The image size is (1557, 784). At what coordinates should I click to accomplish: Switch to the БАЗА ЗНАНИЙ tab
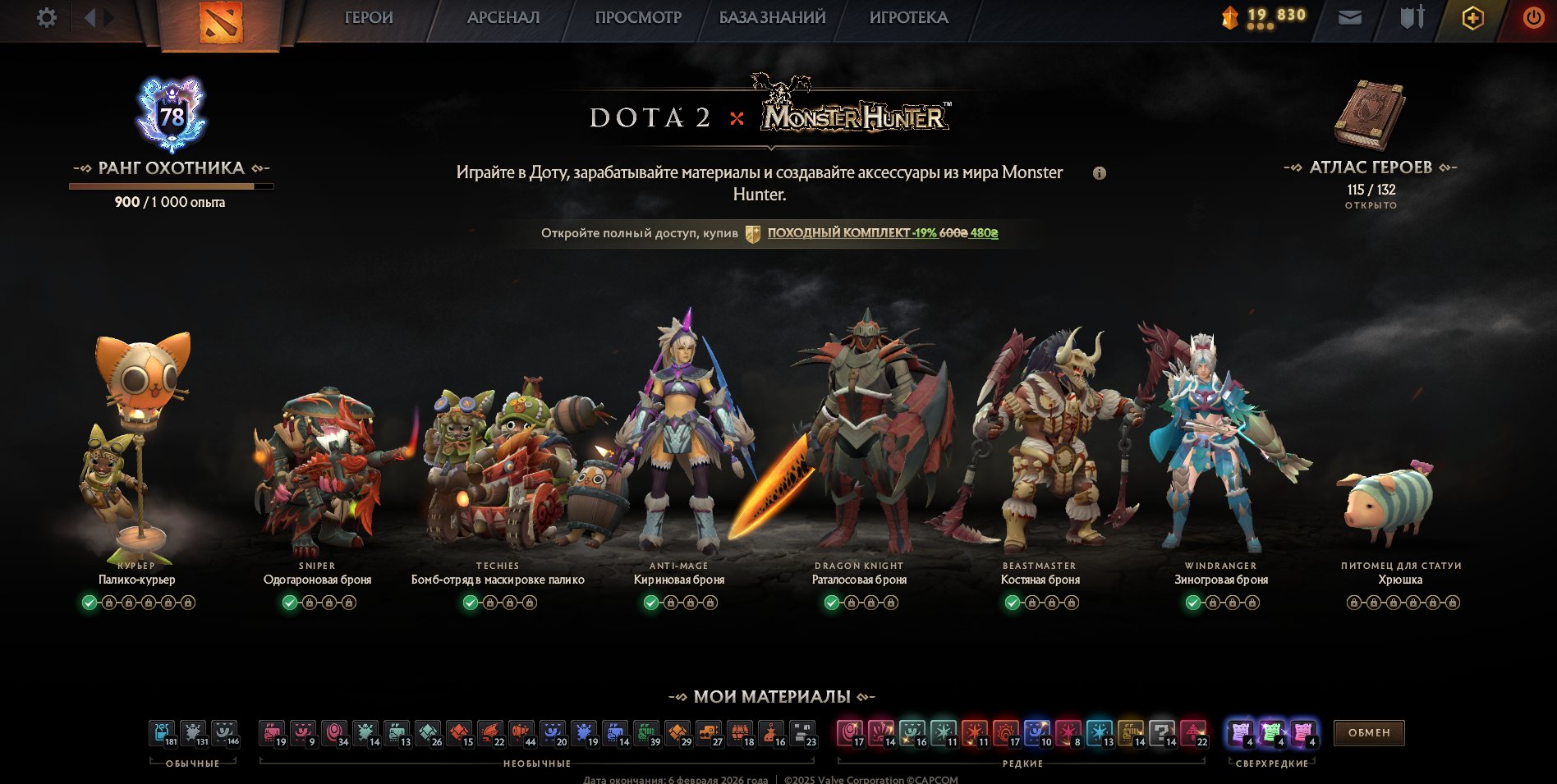click(772, 16)
